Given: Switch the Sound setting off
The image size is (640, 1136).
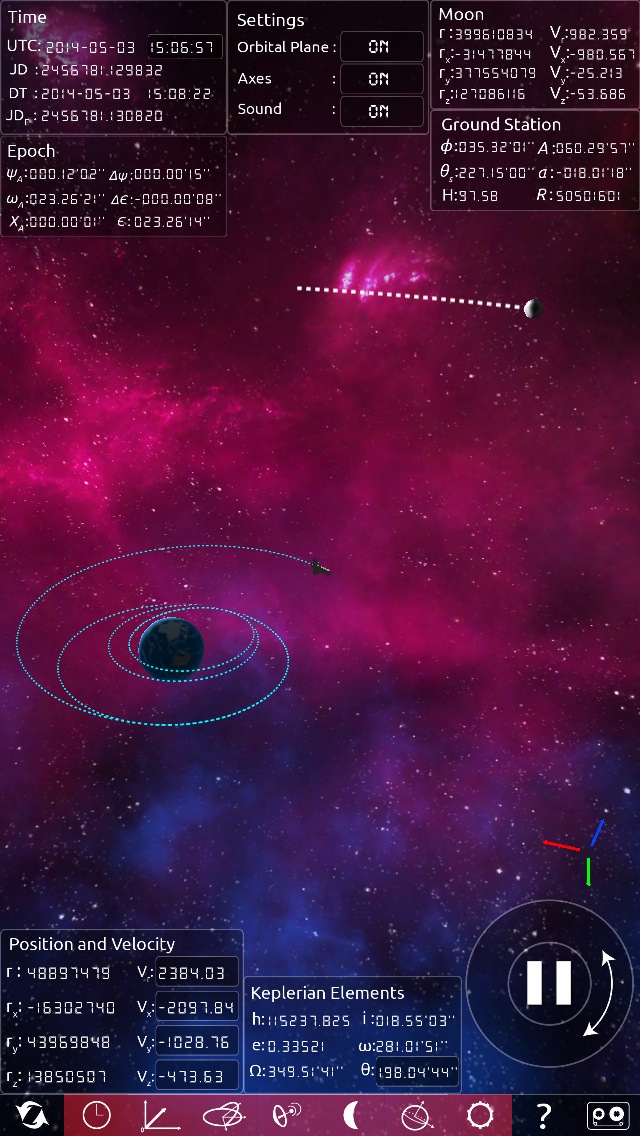Looking at the screenshot, I should click(382, 111).
